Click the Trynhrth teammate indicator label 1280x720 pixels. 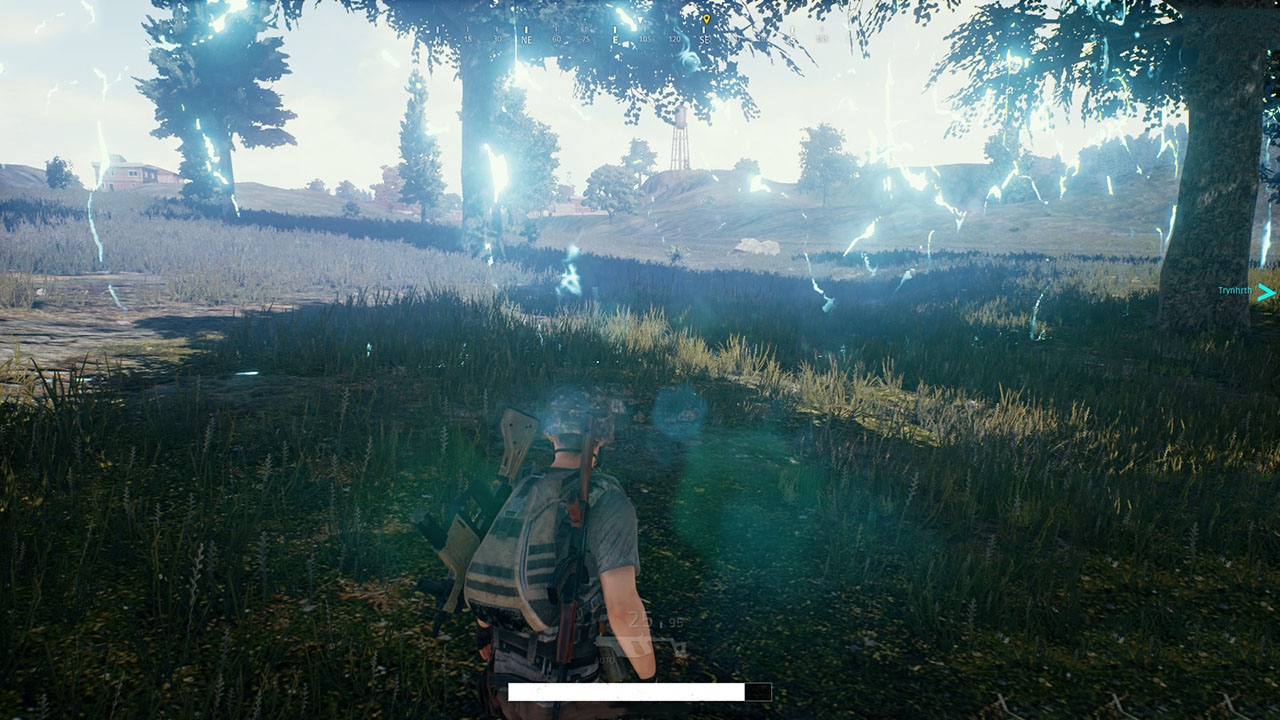(1235, 289)
